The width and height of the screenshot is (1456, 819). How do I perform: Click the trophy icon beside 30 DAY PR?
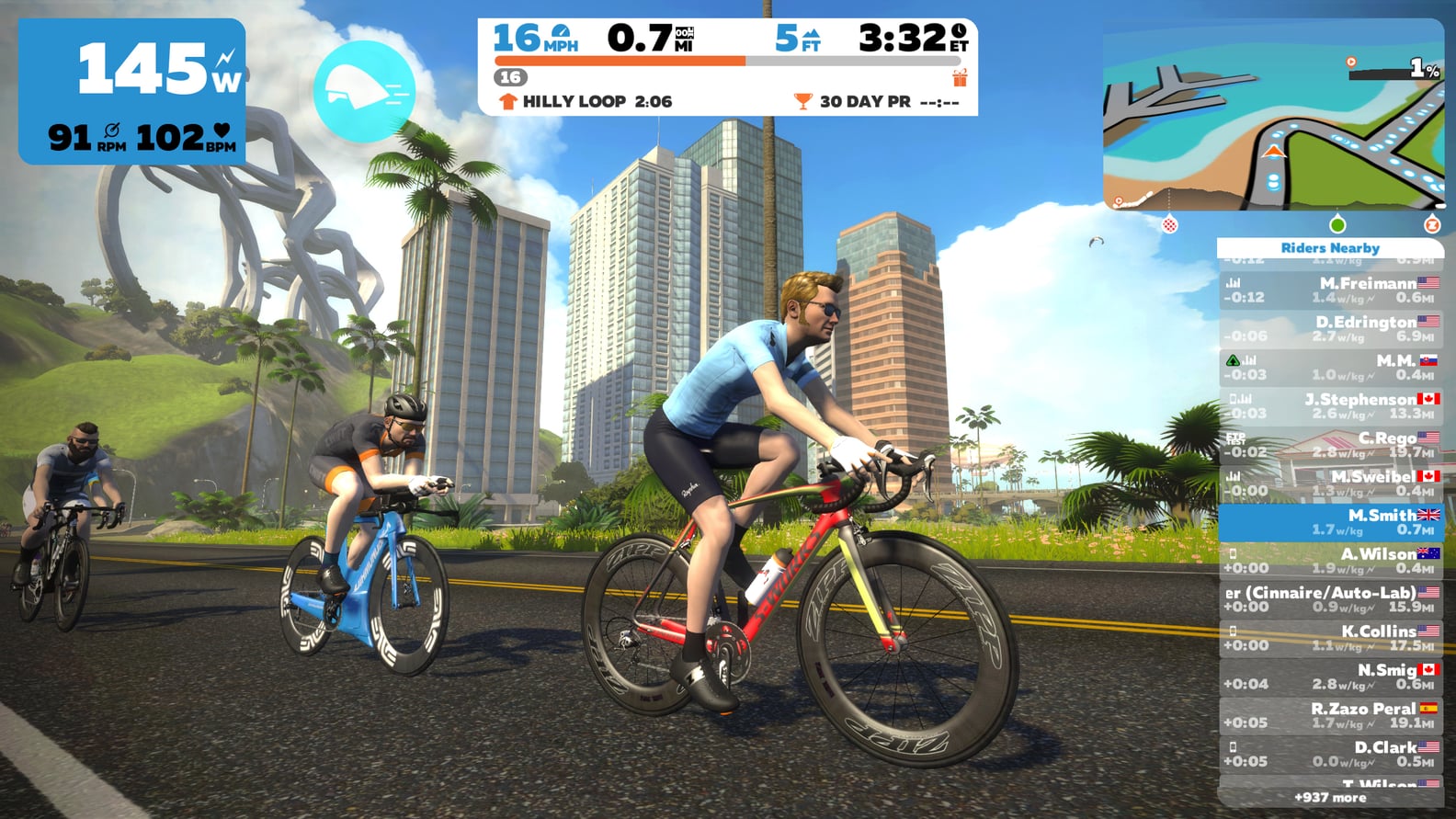[x=803, y=99]
